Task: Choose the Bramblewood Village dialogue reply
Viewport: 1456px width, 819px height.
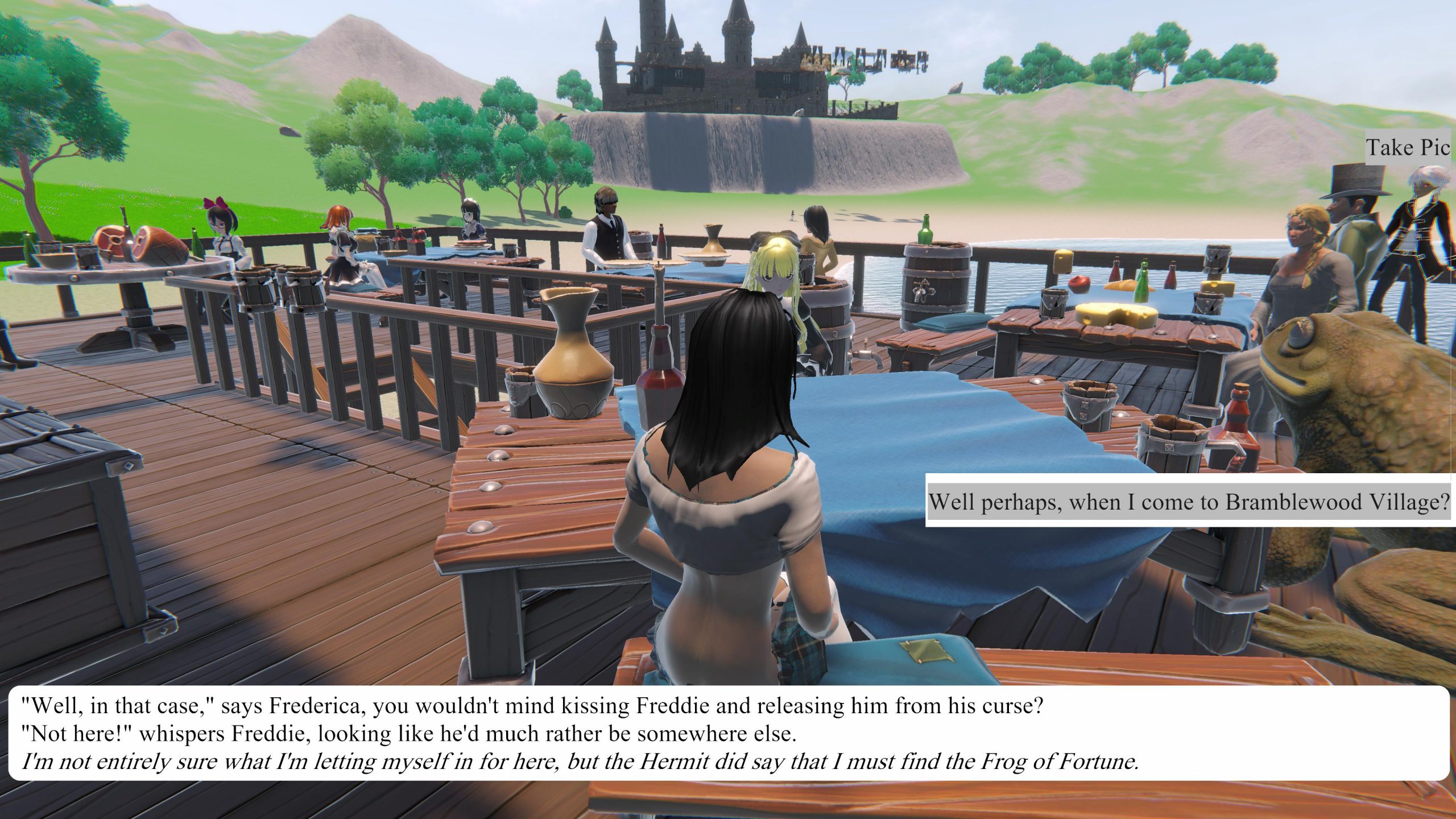Action: tap(1189, 502)
